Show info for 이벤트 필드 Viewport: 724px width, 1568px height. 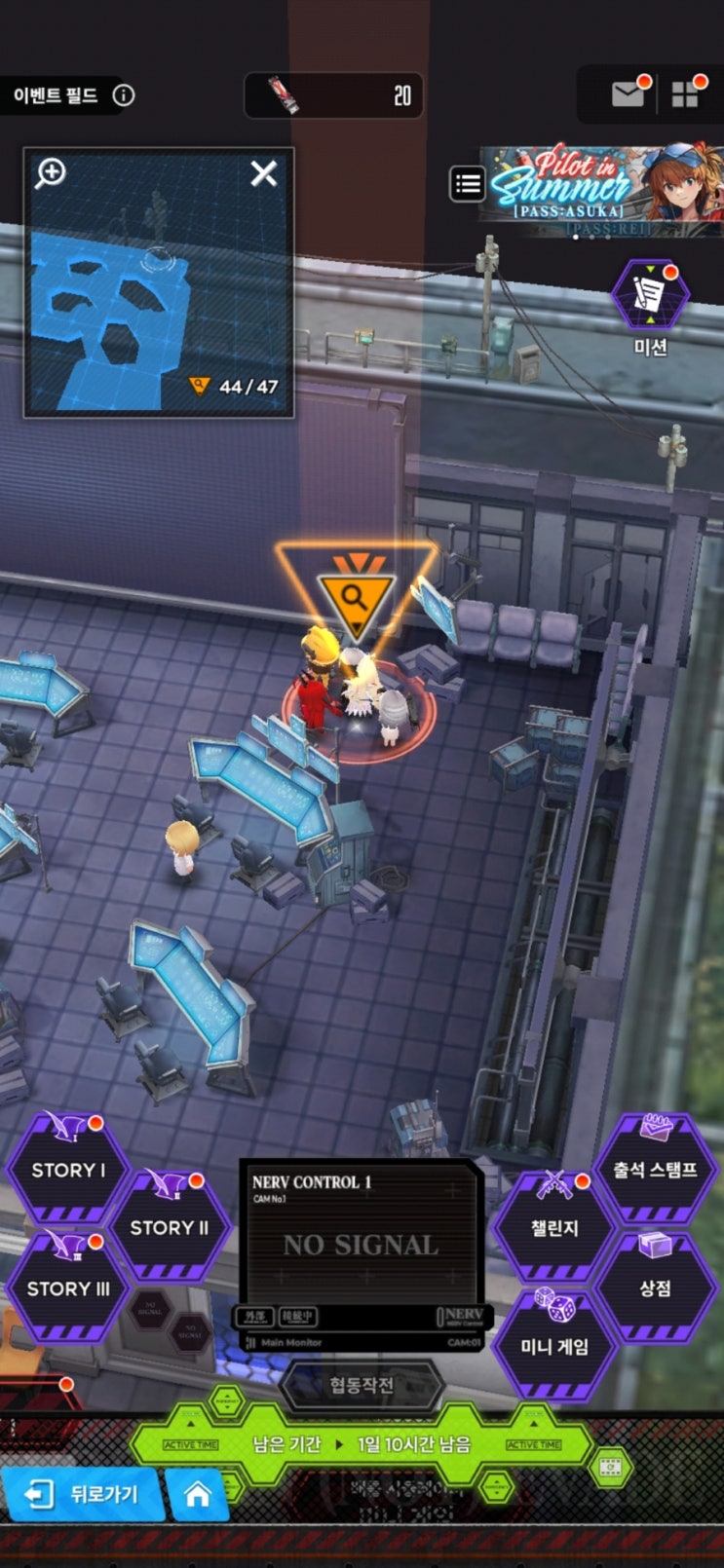[x=124, y=95]
